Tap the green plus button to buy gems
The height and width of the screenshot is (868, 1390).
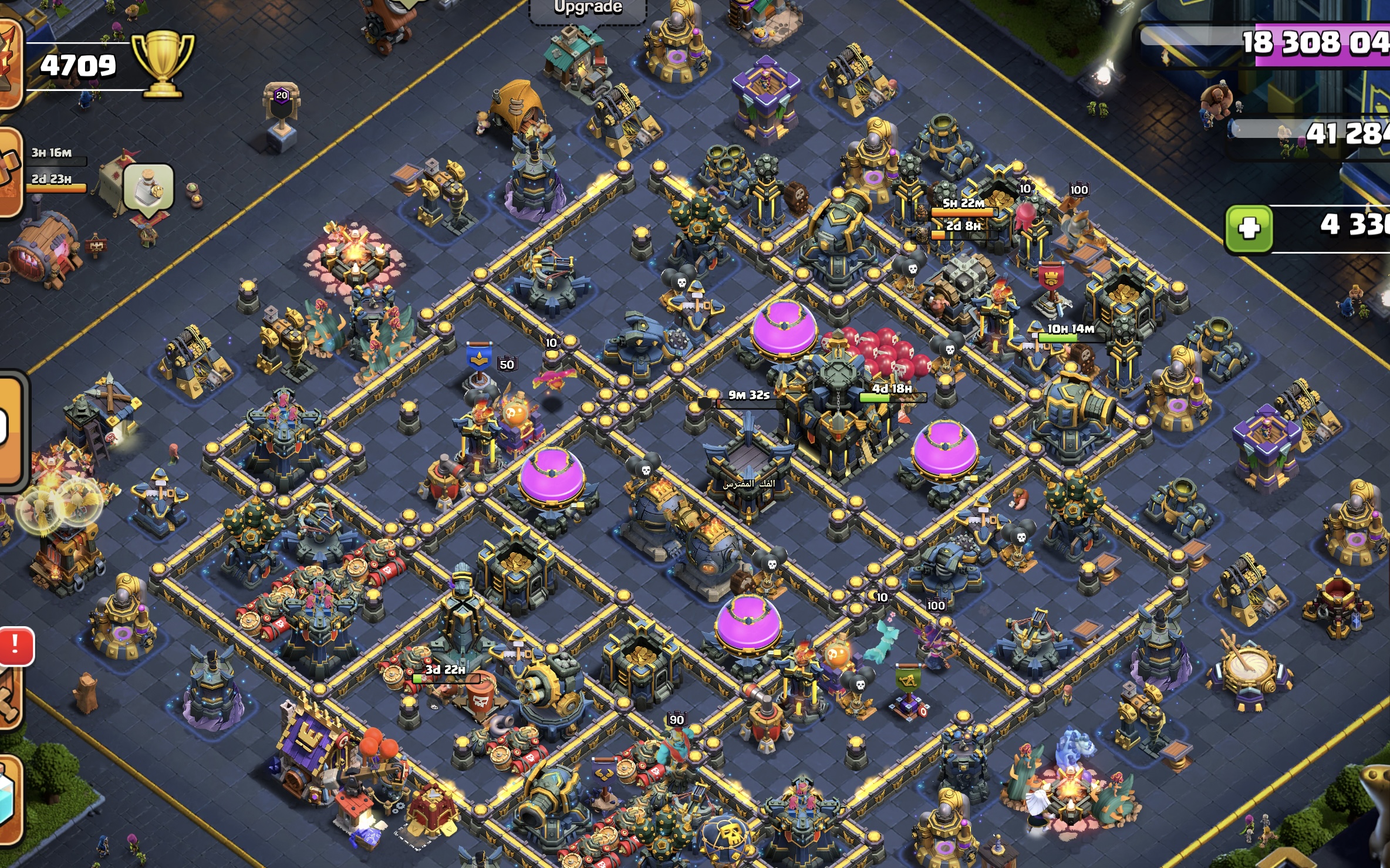click(x=1249, y=228)
